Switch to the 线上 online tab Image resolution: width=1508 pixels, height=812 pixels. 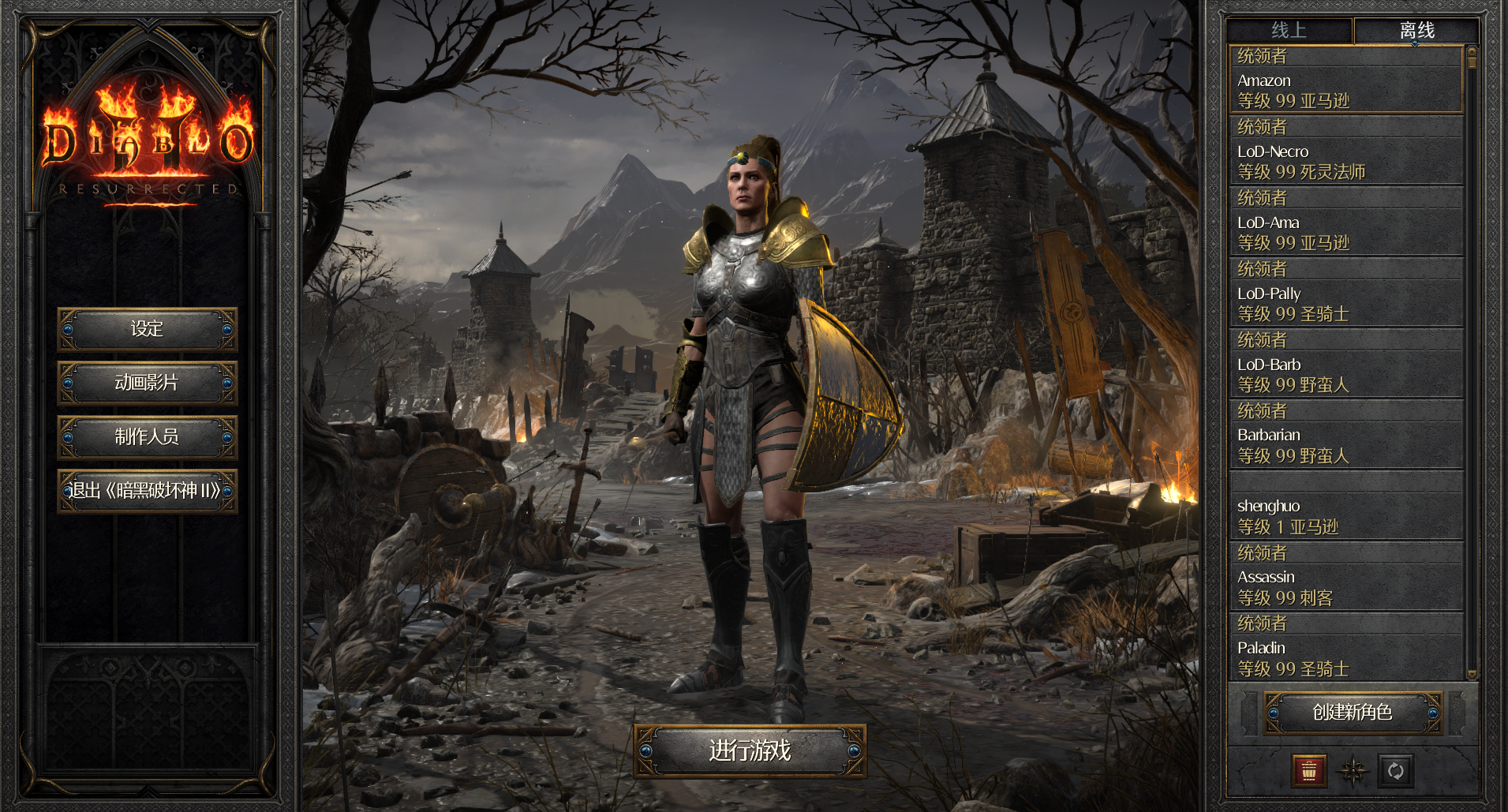1289,31
